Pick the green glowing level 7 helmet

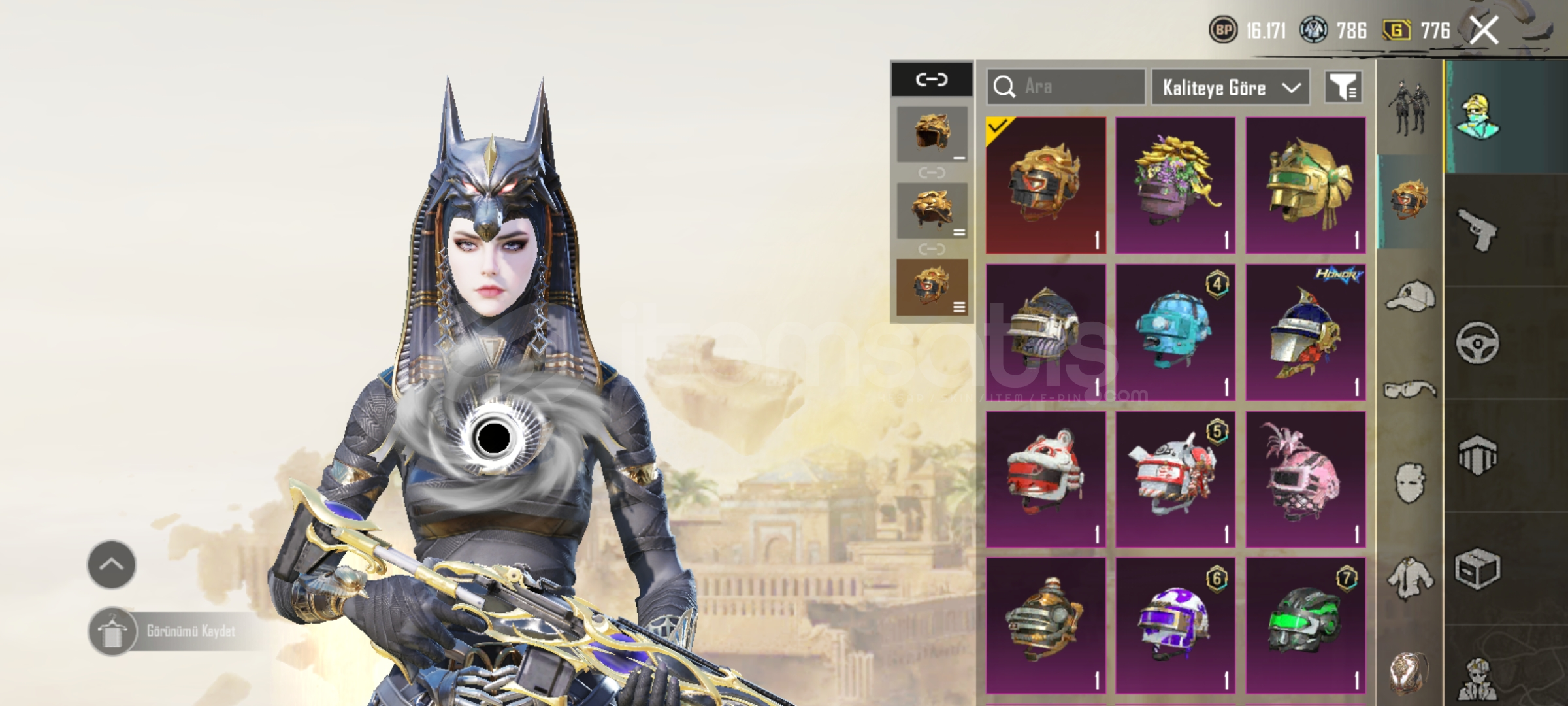pos(1305,626)
